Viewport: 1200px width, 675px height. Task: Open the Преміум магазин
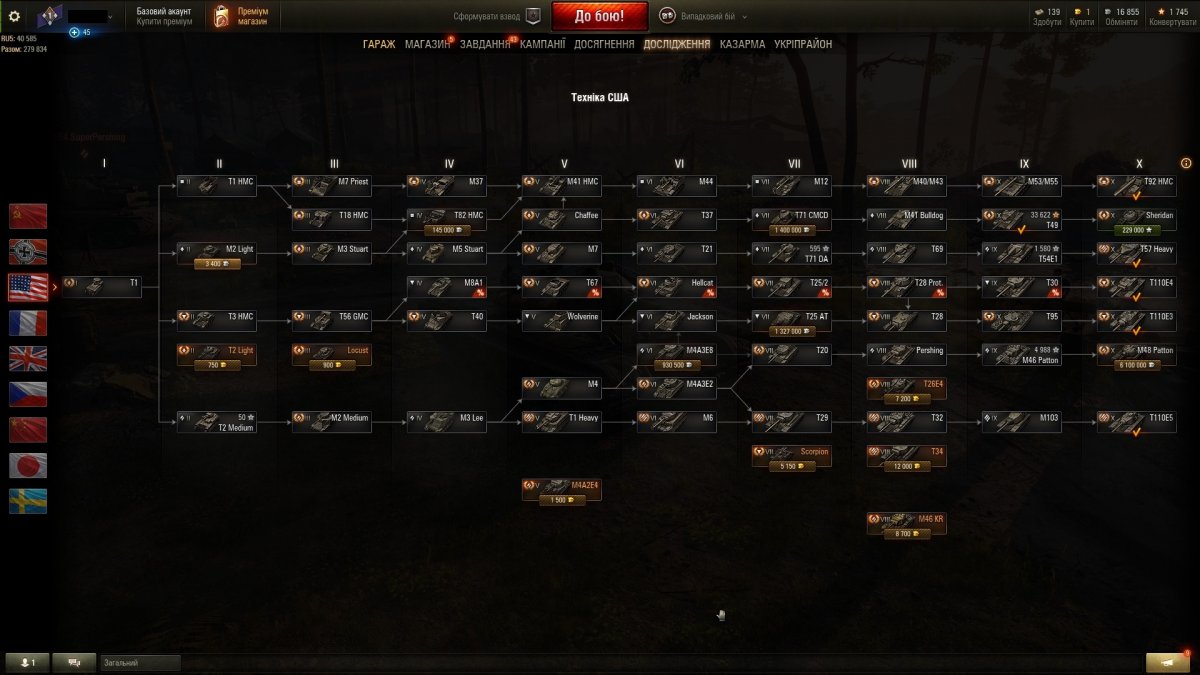pyautogui.click(x=242, y=16)
